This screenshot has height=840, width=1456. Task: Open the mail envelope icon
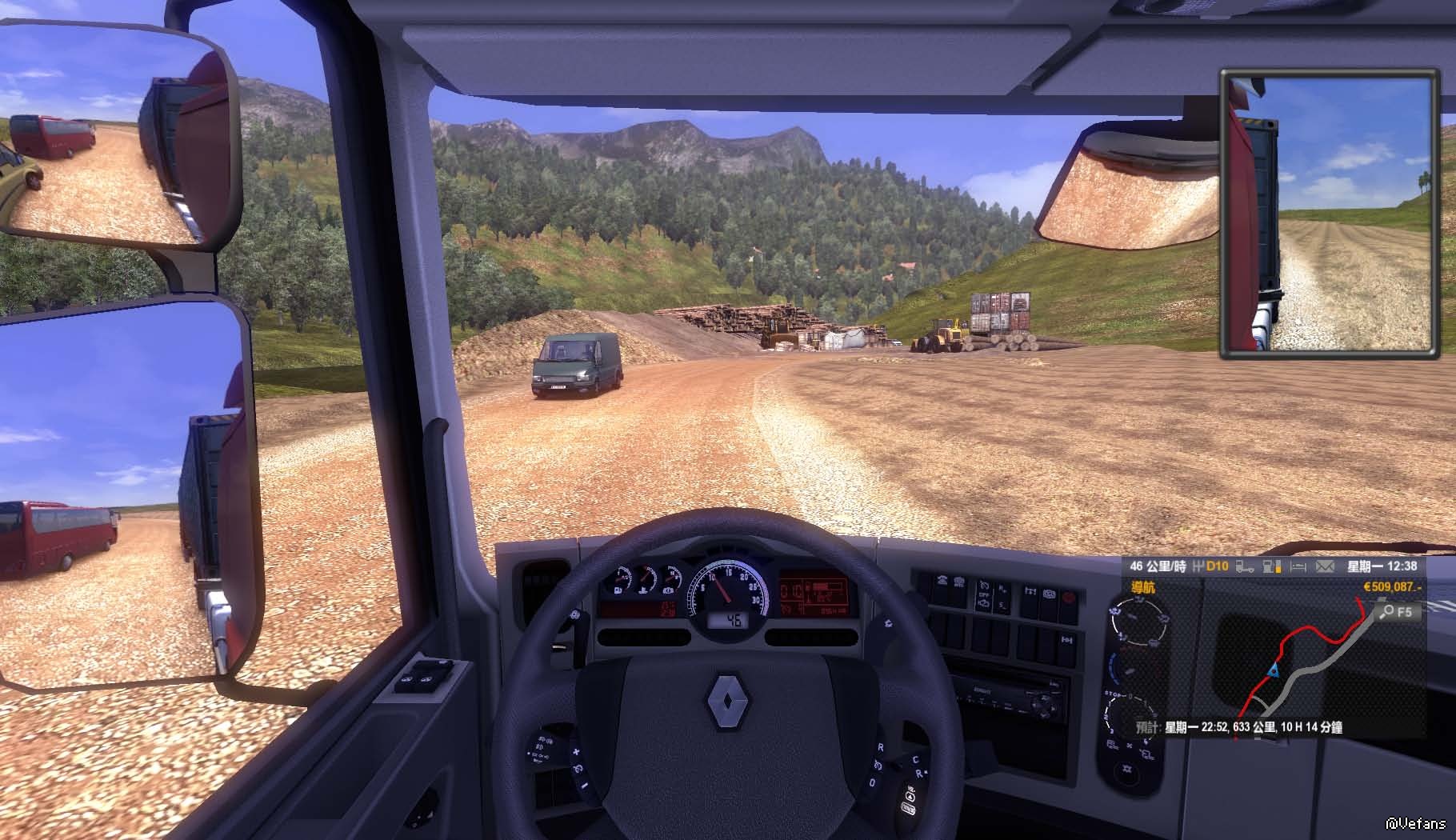click(x=1325, y=566)
